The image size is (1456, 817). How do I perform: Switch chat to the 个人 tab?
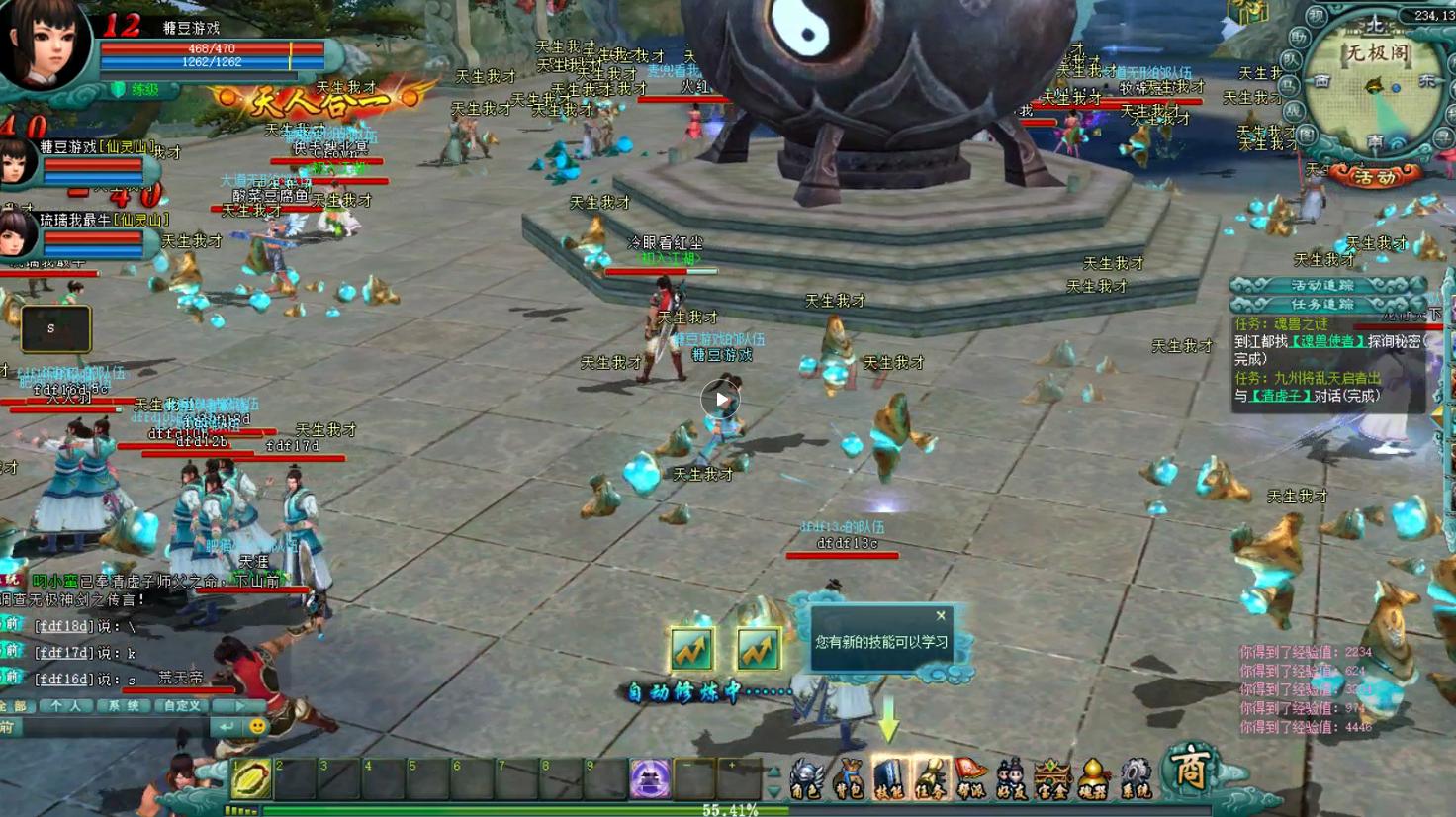66,706
